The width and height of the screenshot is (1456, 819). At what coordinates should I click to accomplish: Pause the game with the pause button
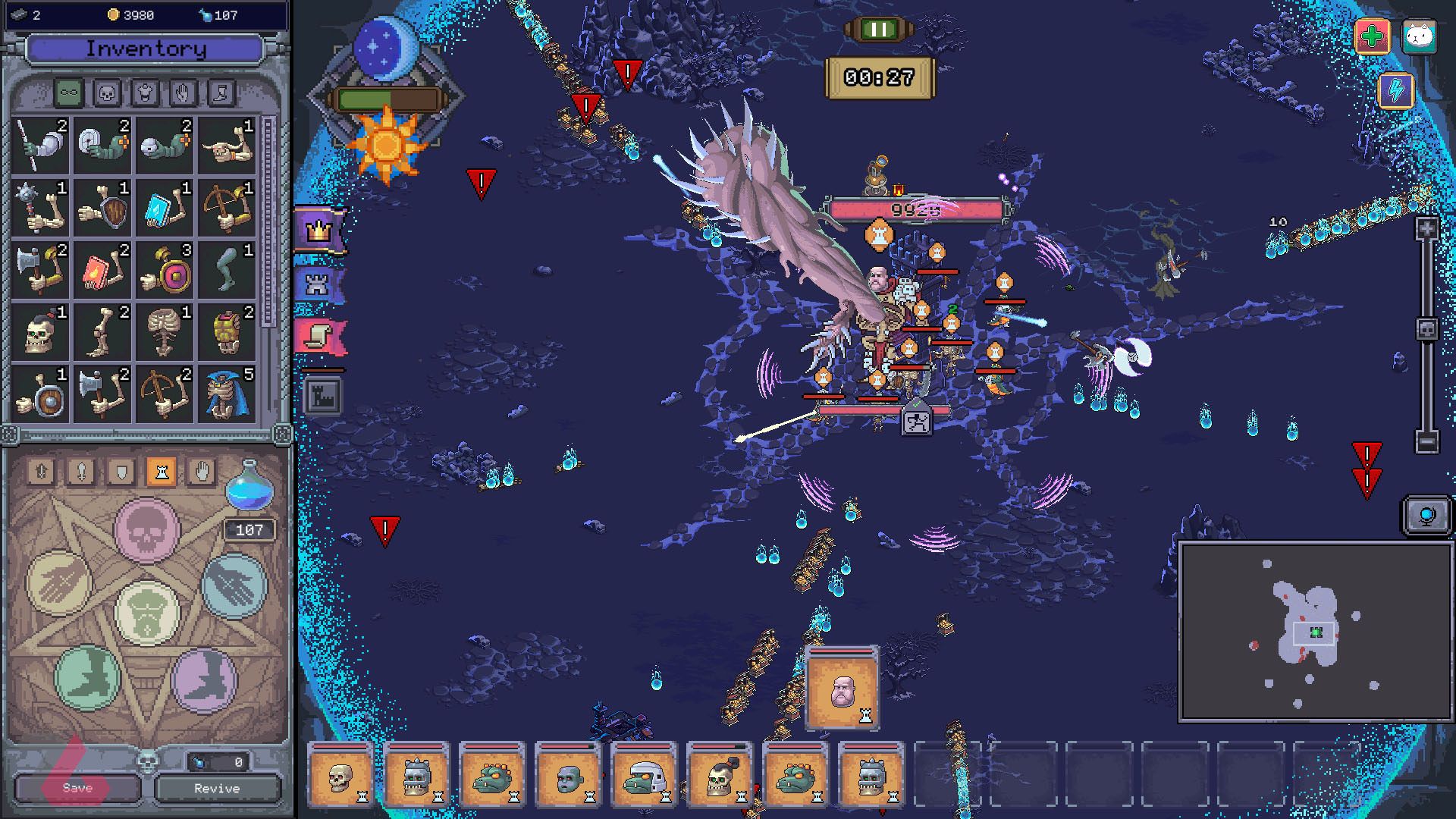pos(880,30)
